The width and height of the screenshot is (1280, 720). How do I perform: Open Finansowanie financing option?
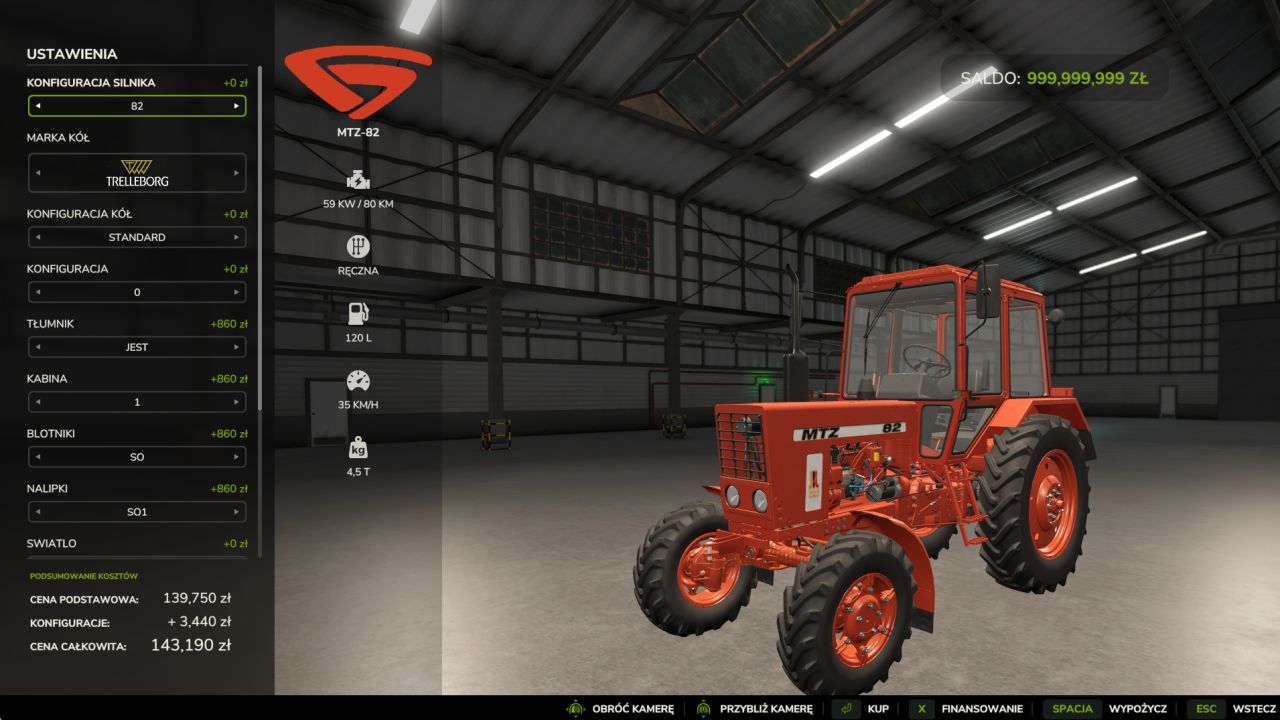tap(966, 709)
